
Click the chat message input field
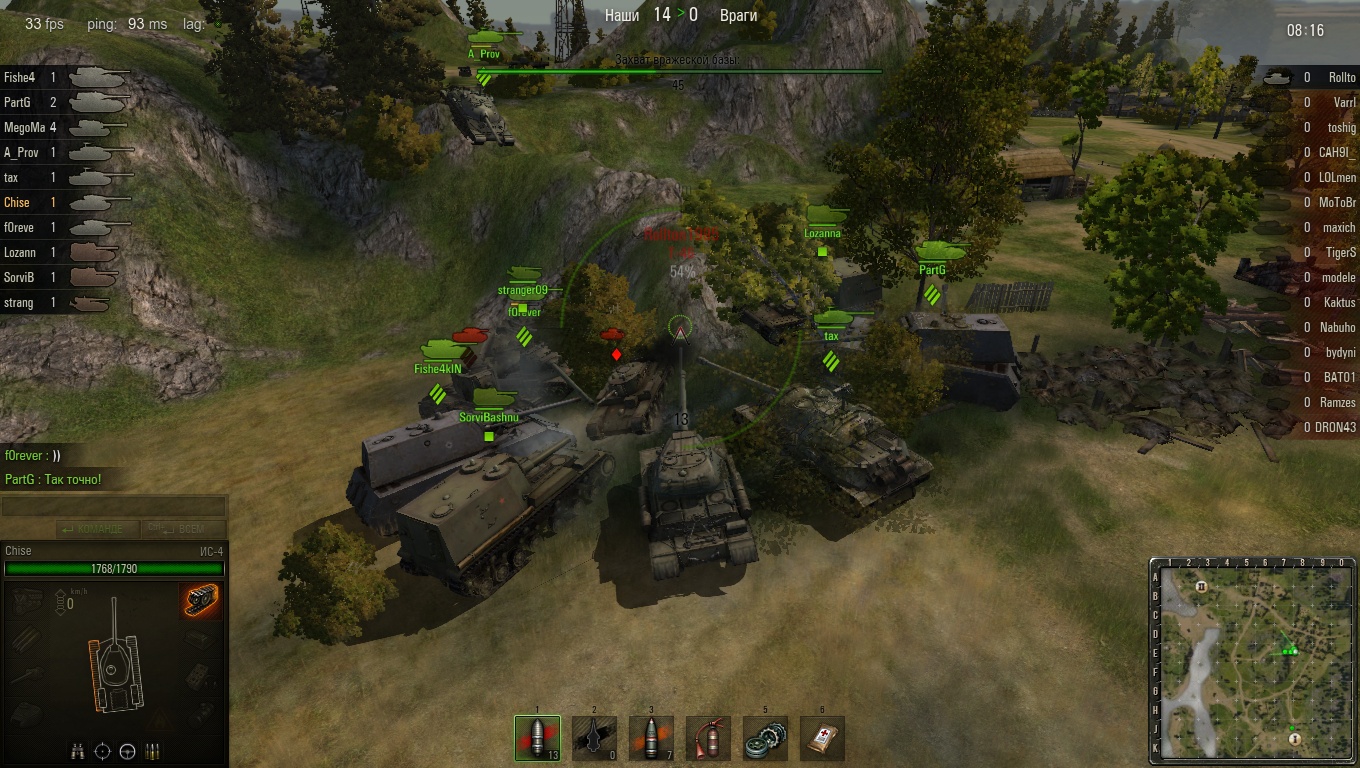tap(113, 508)
